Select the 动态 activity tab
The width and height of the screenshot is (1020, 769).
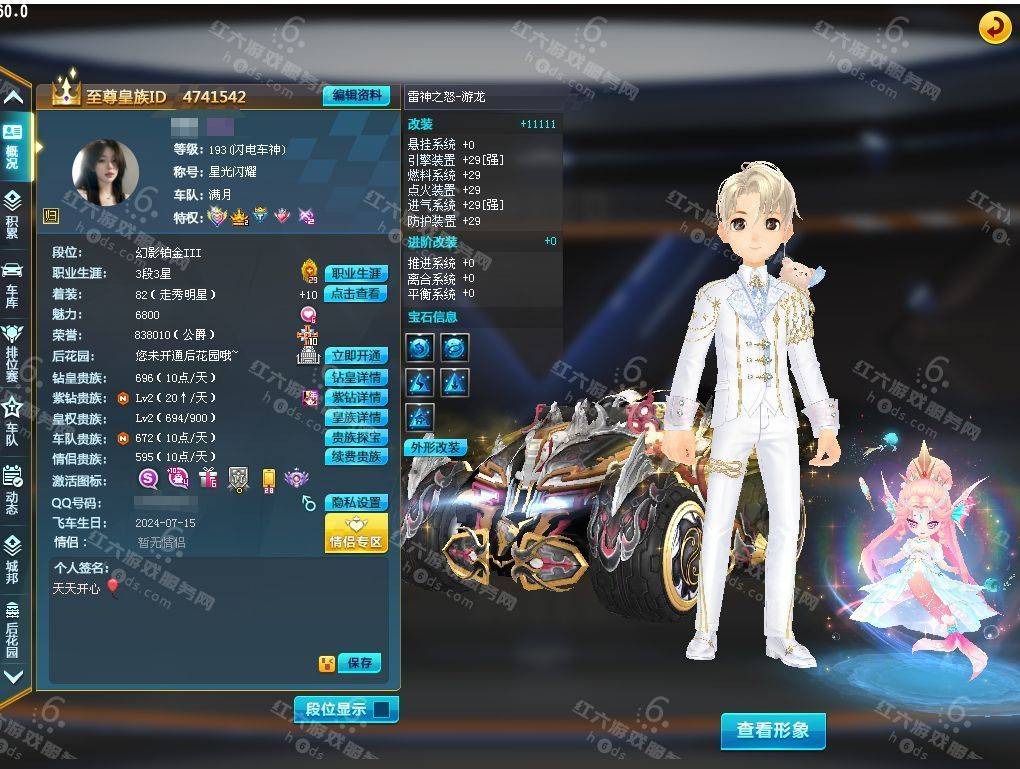pos(13,488)
